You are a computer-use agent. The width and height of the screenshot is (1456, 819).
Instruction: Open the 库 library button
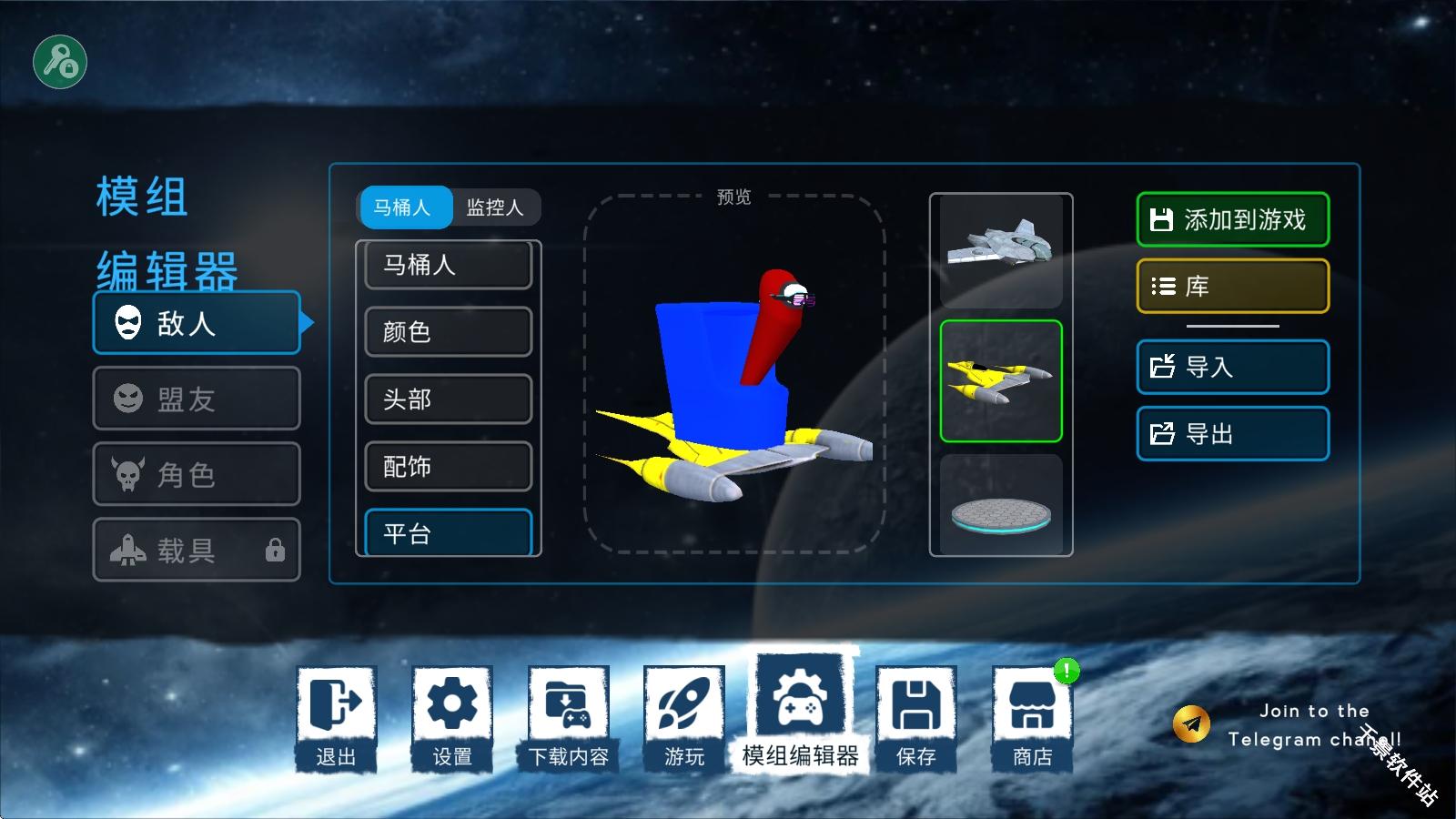point(1232,285)
